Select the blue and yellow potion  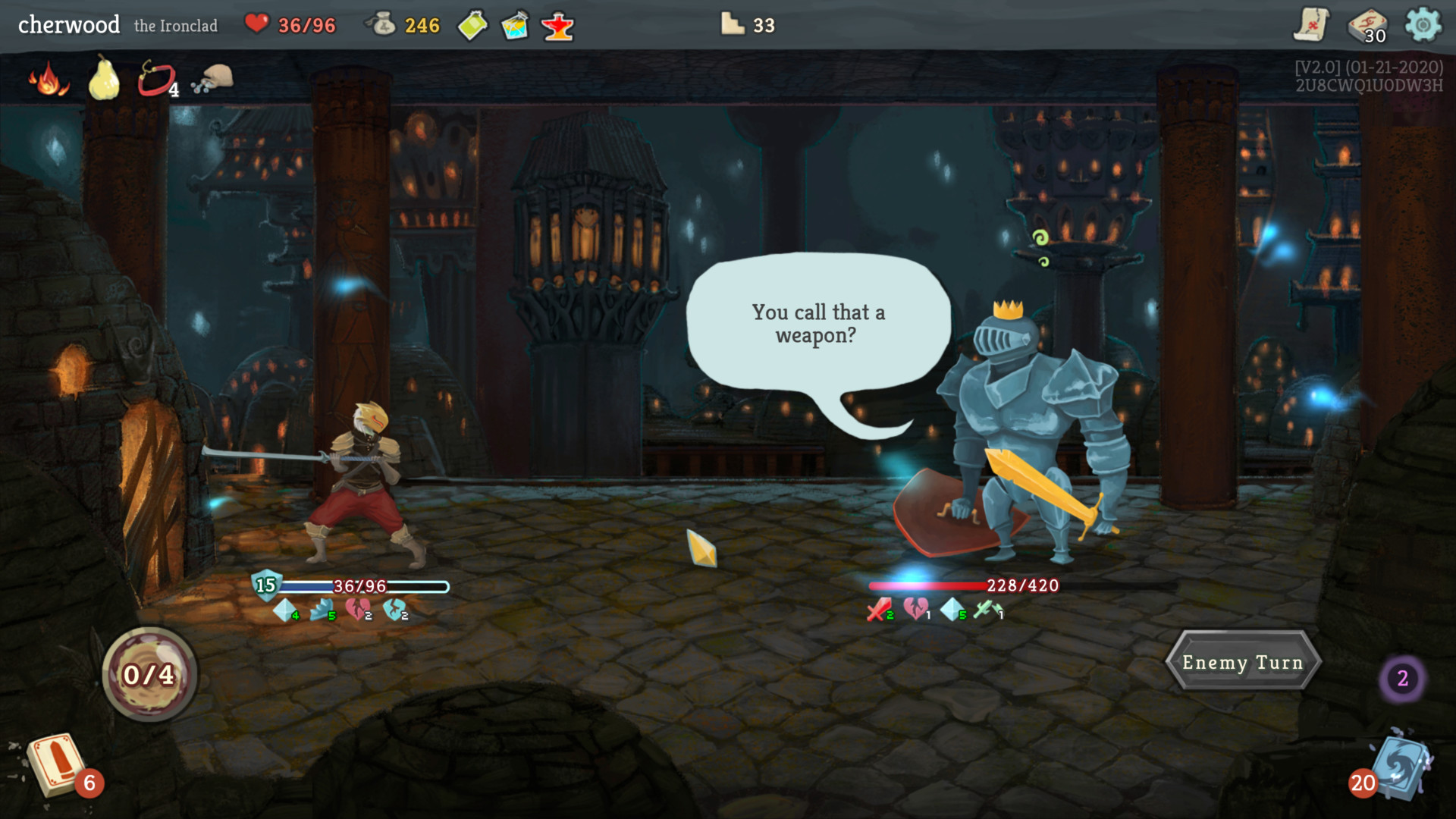[515, 26]
